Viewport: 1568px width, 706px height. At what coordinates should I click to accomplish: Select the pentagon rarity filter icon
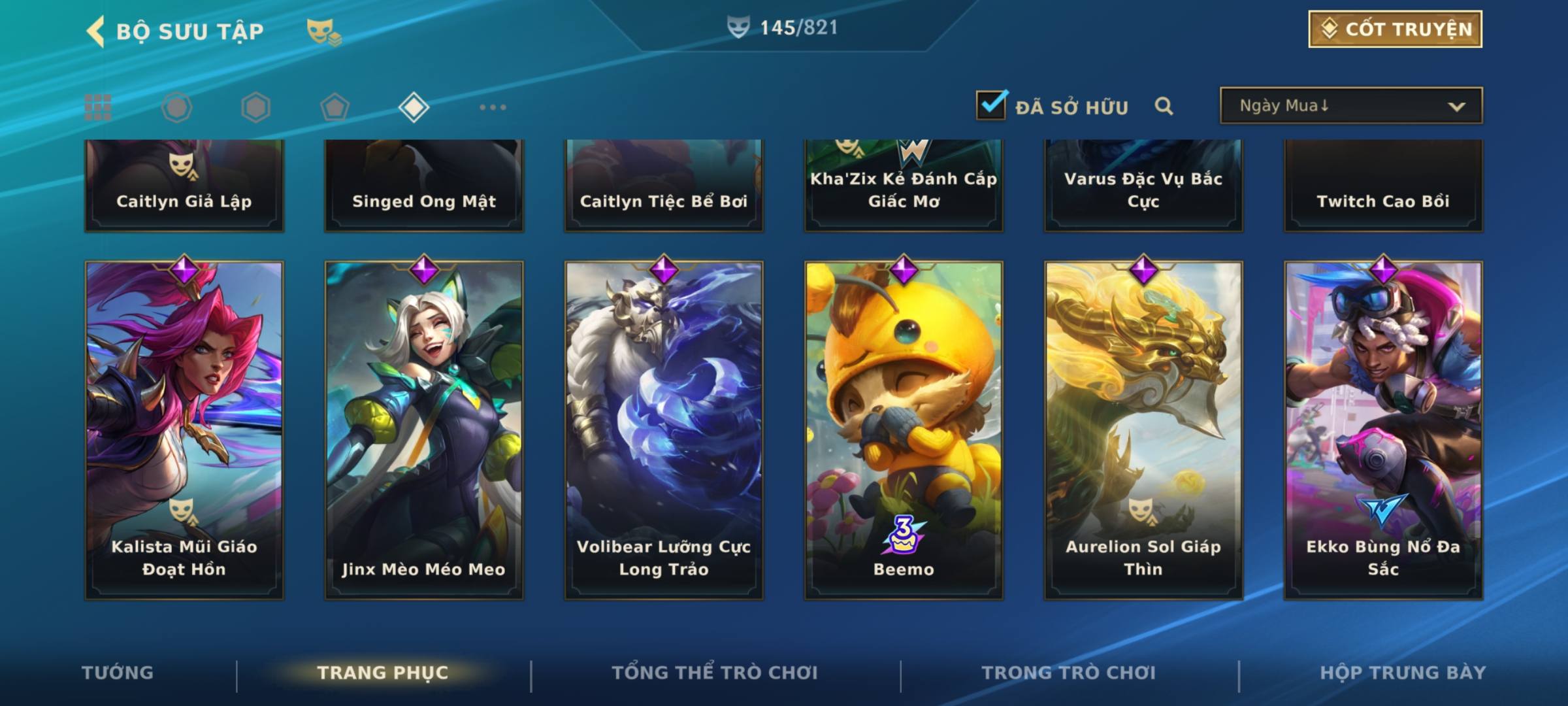335,107
